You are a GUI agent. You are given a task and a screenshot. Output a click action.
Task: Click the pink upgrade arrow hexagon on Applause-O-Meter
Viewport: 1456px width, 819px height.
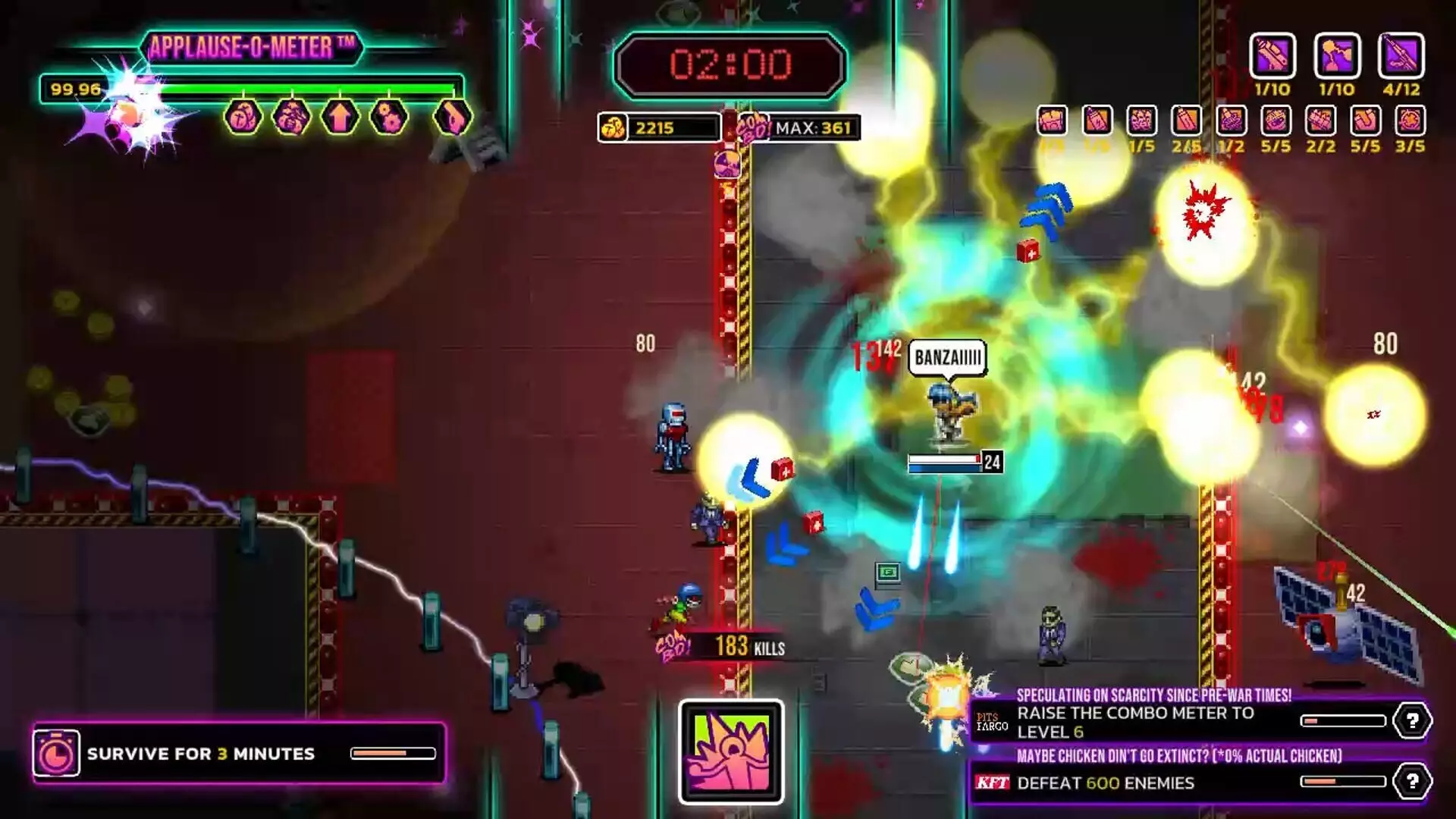(x=340, y=116)
